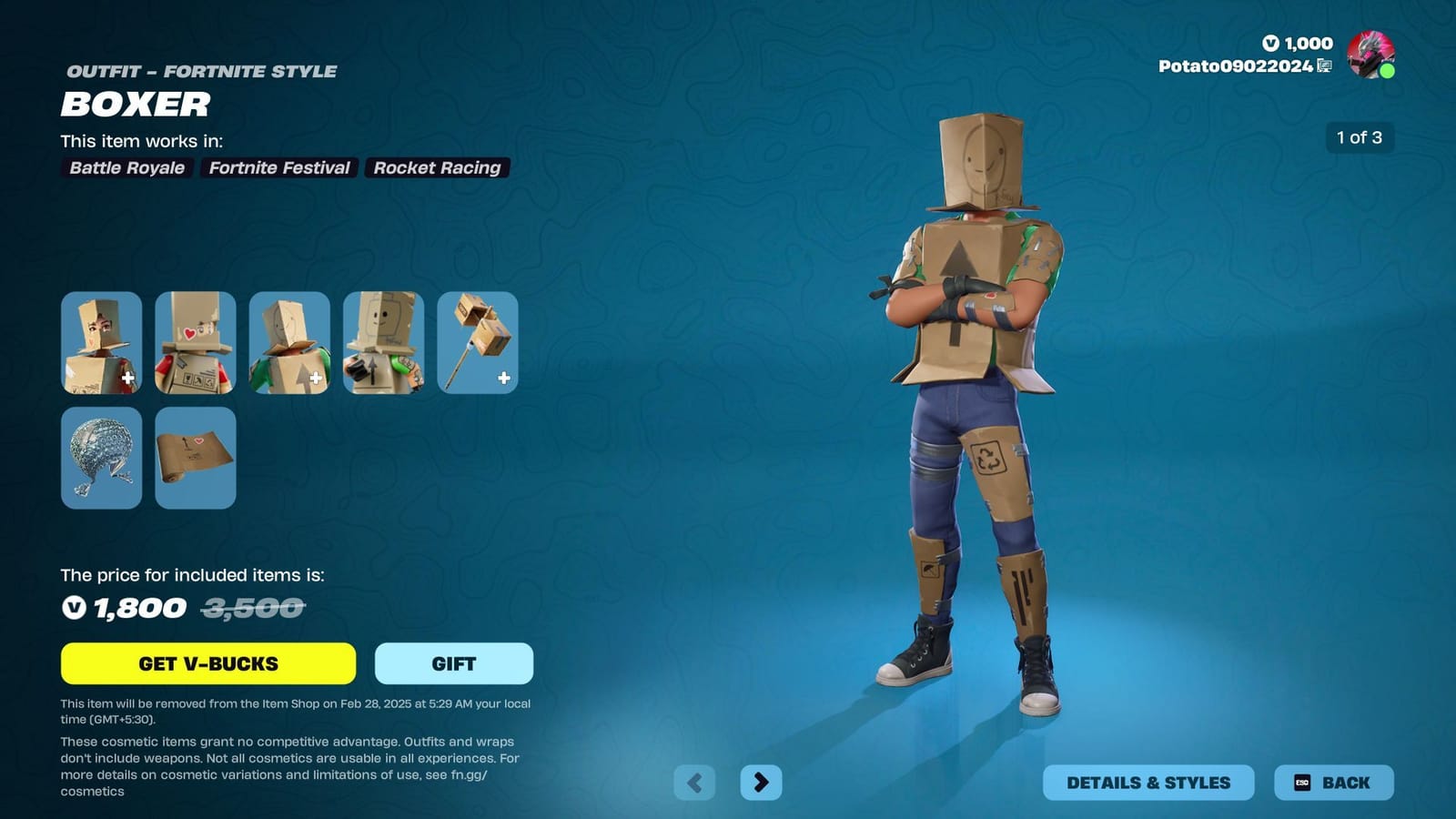Open the LEGO-style Boxer variant thumbnail
Screen dimensions: 1456x819
pyautogui.click(x=195, y=341)
